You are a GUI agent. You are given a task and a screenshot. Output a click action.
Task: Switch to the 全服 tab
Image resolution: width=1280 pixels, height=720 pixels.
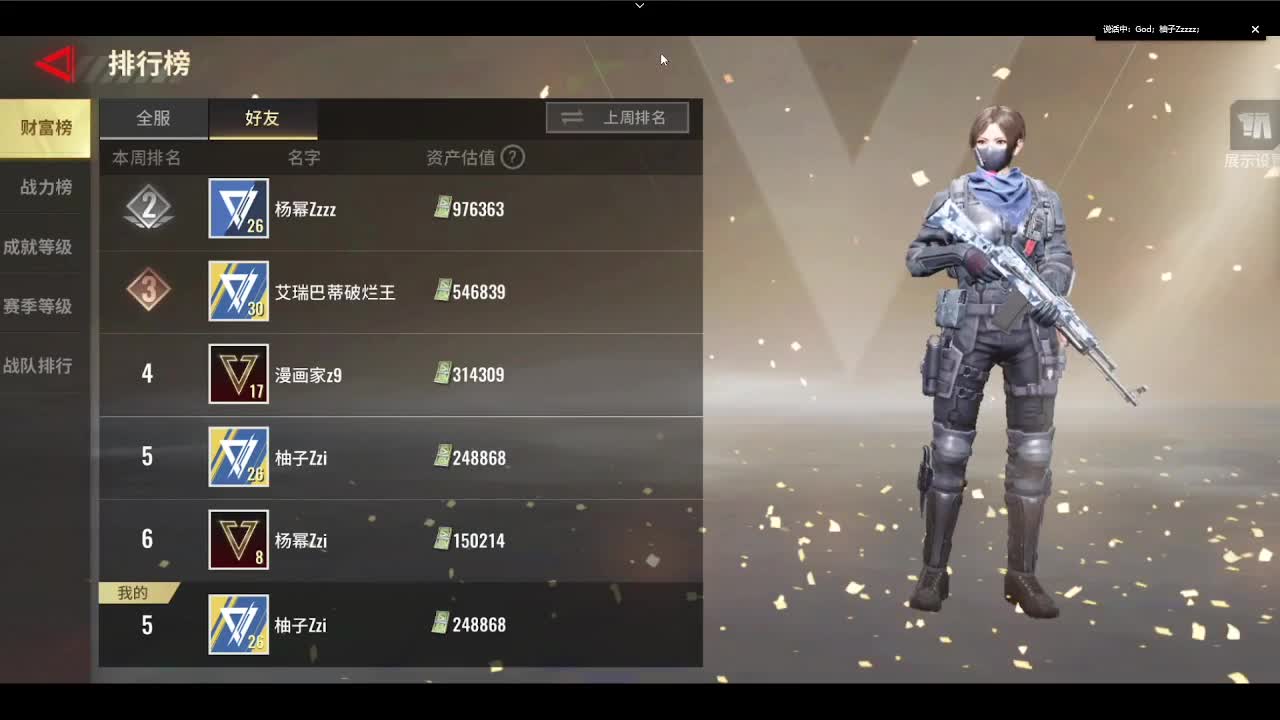coord(152,118)
